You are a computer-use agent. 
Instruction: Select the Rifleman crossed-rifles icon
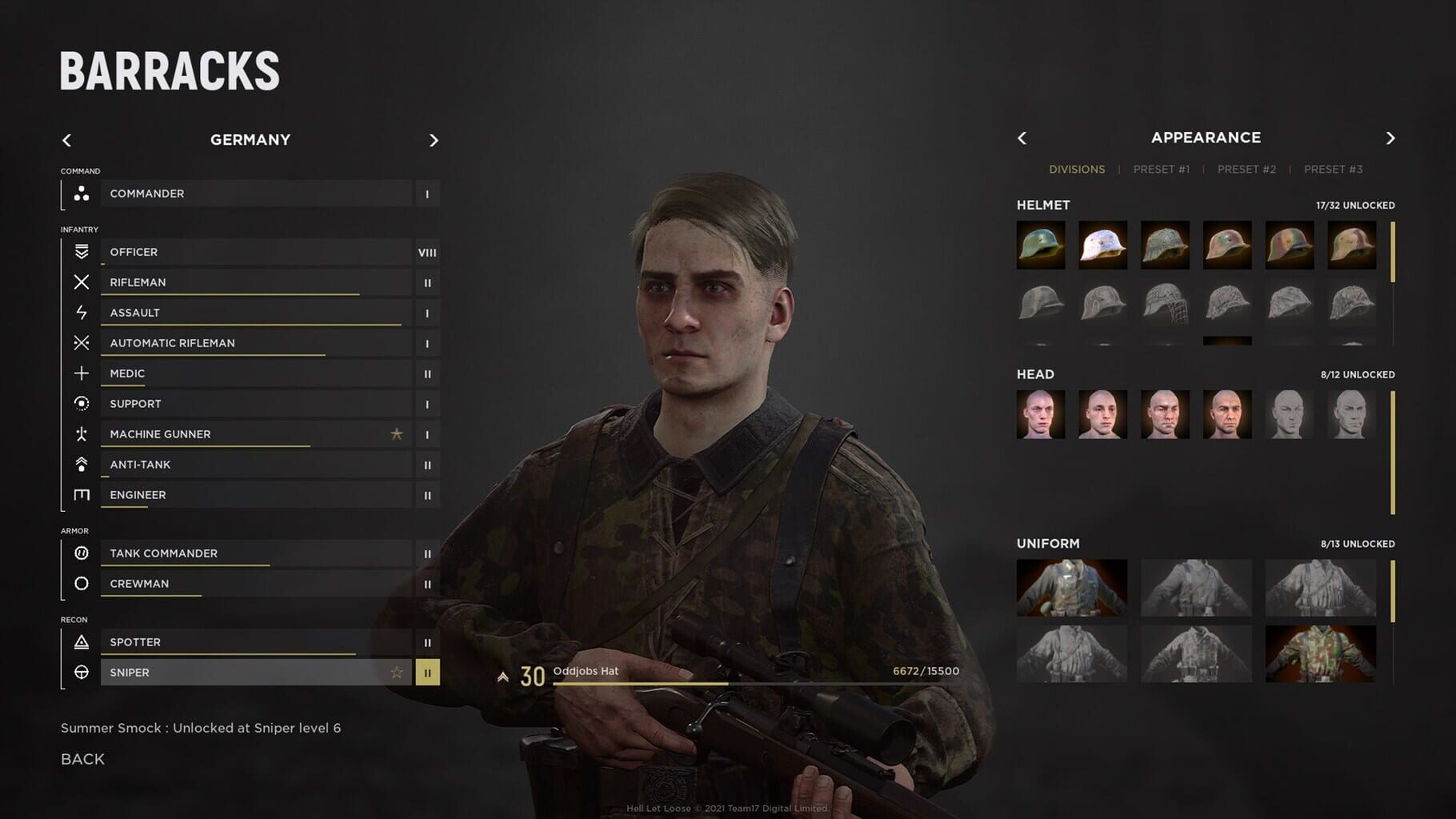point(80,282)
